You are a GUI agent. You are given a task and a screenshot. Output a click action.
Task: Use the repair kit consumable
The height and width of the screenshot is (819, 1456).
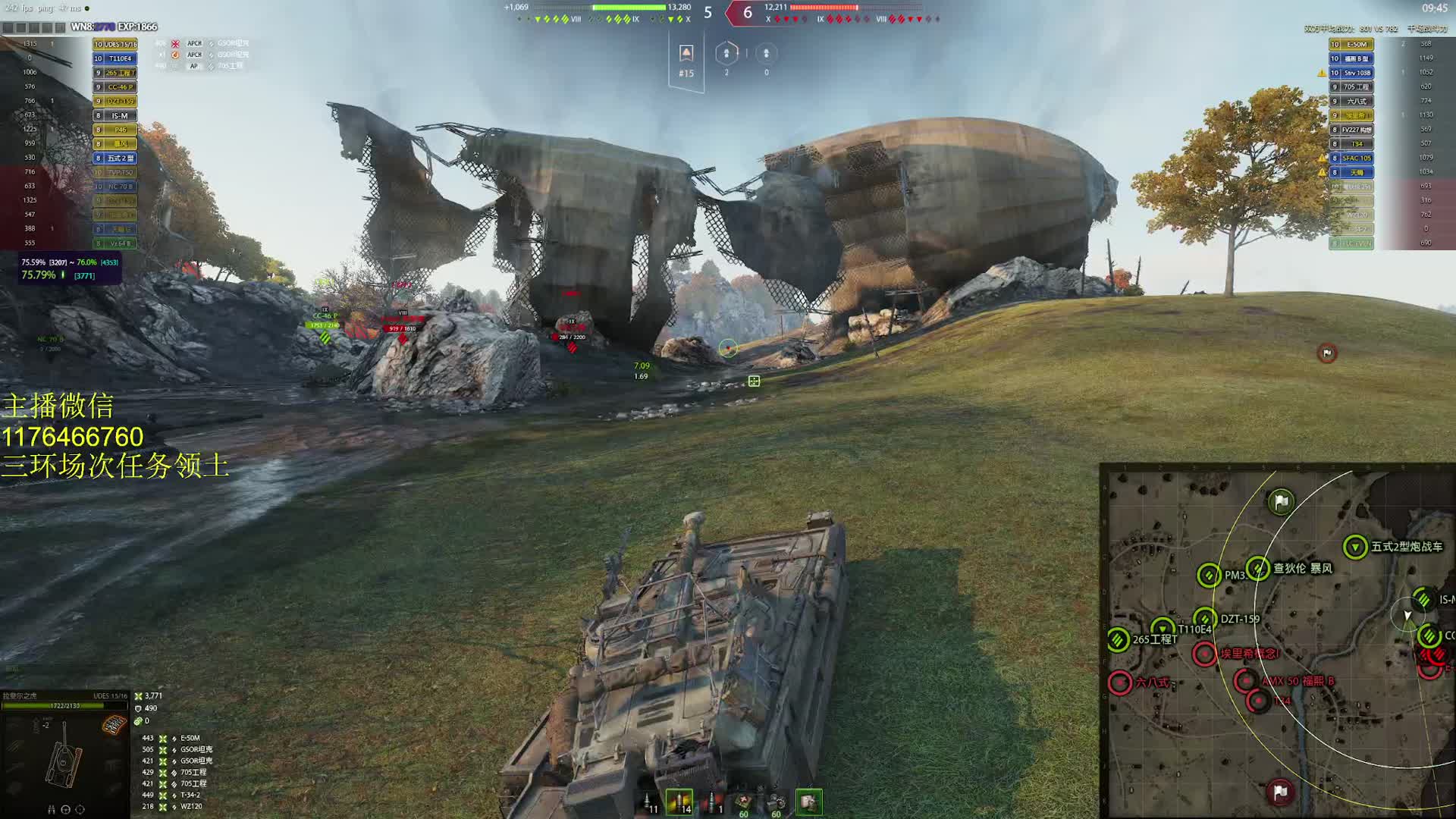coord(776,802)
